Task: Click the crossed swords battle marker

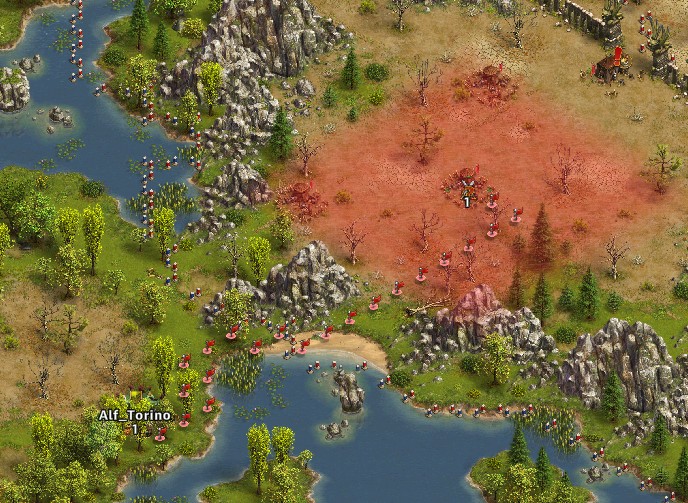Action: coord(466,182)
